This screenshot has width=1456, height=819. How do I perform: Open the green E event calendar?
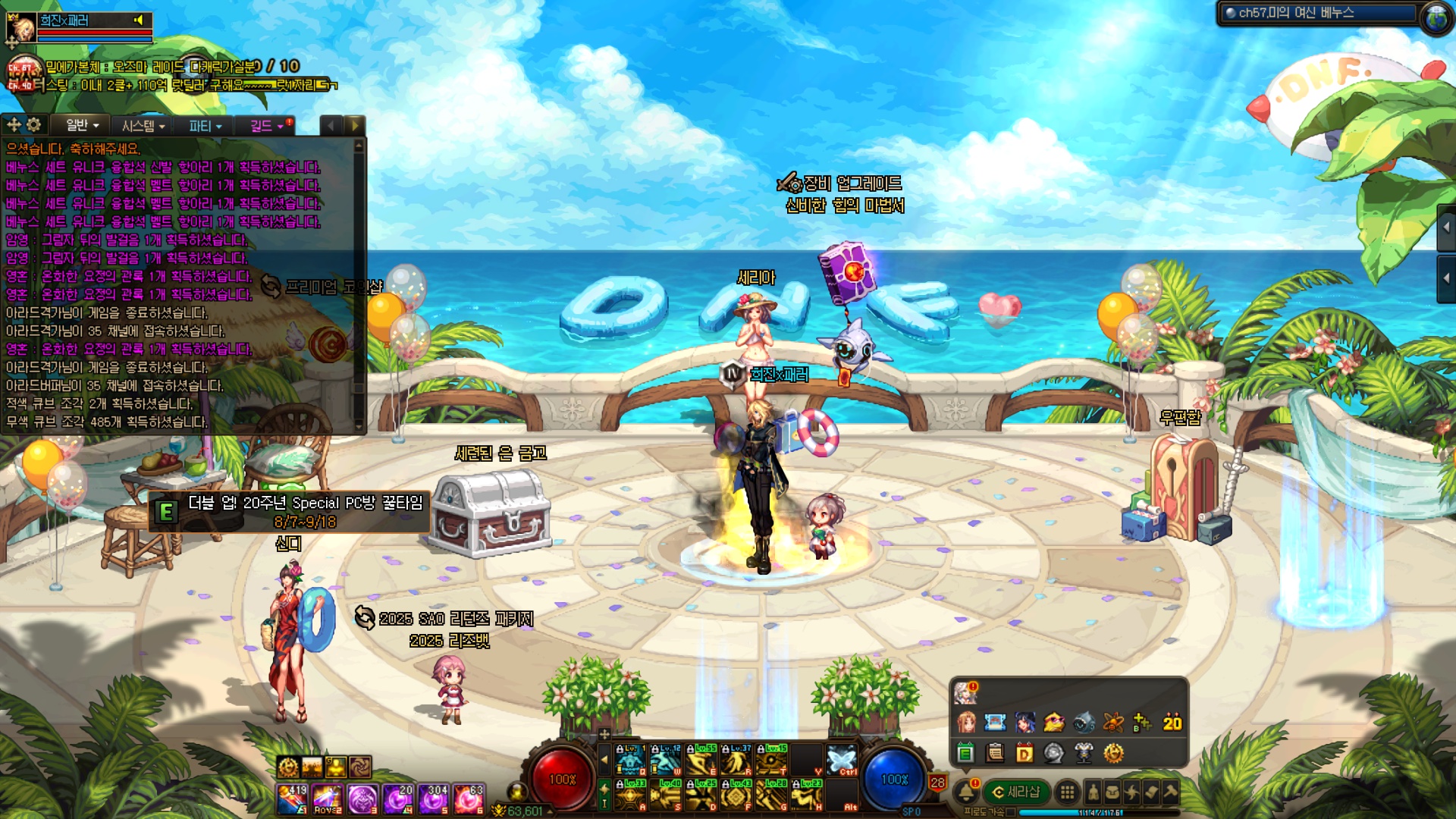pos(965,753)
